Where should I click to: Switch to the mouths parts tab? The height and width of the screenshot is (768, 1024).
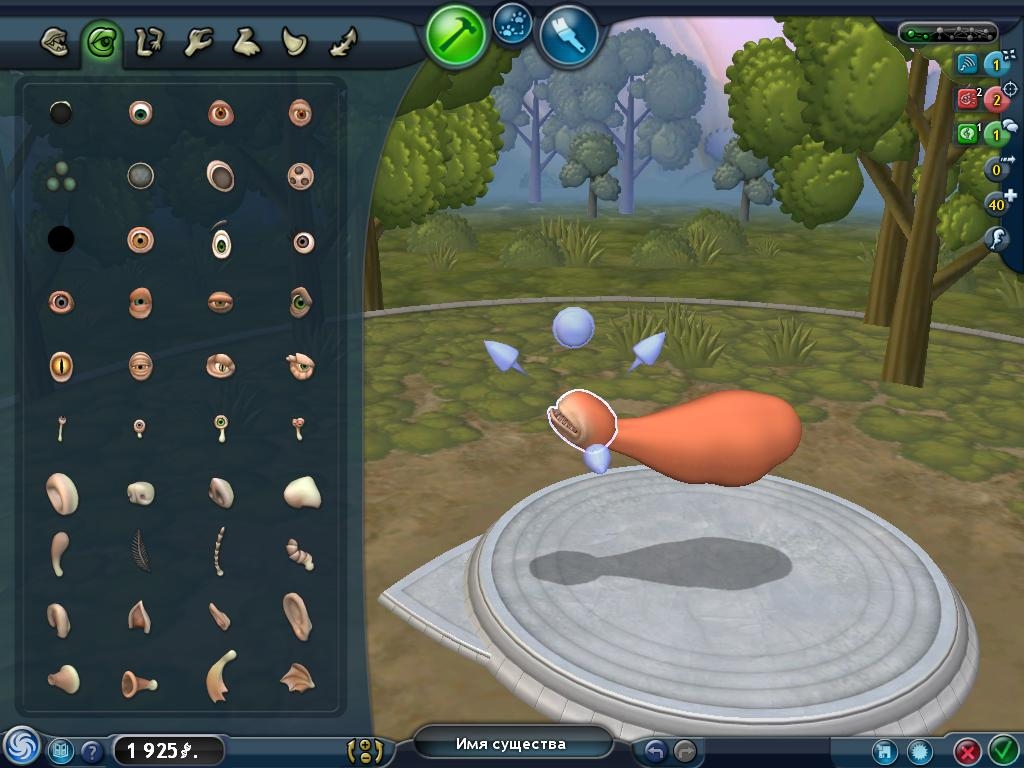click(x=55, y=43)
